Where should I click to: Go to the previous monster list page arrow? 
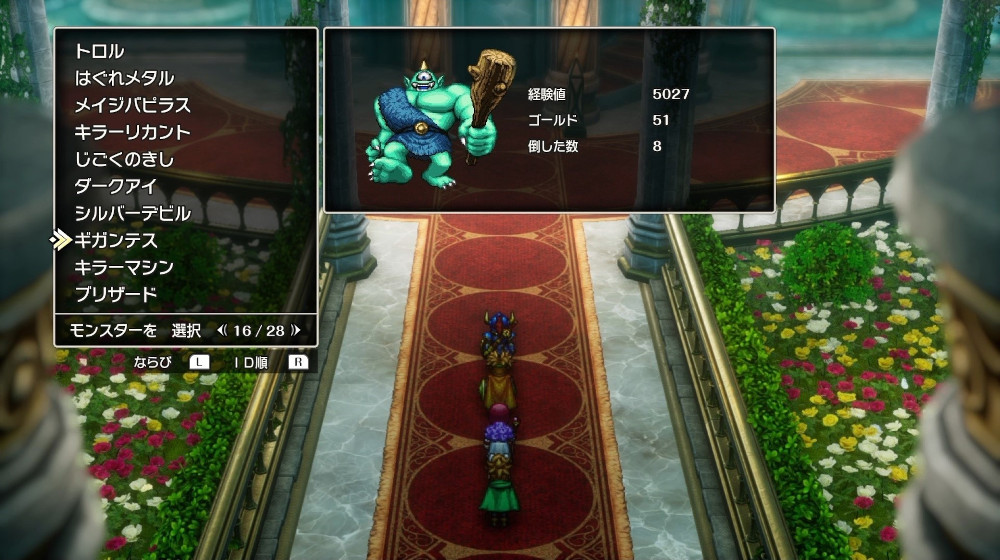click(222, 329)
